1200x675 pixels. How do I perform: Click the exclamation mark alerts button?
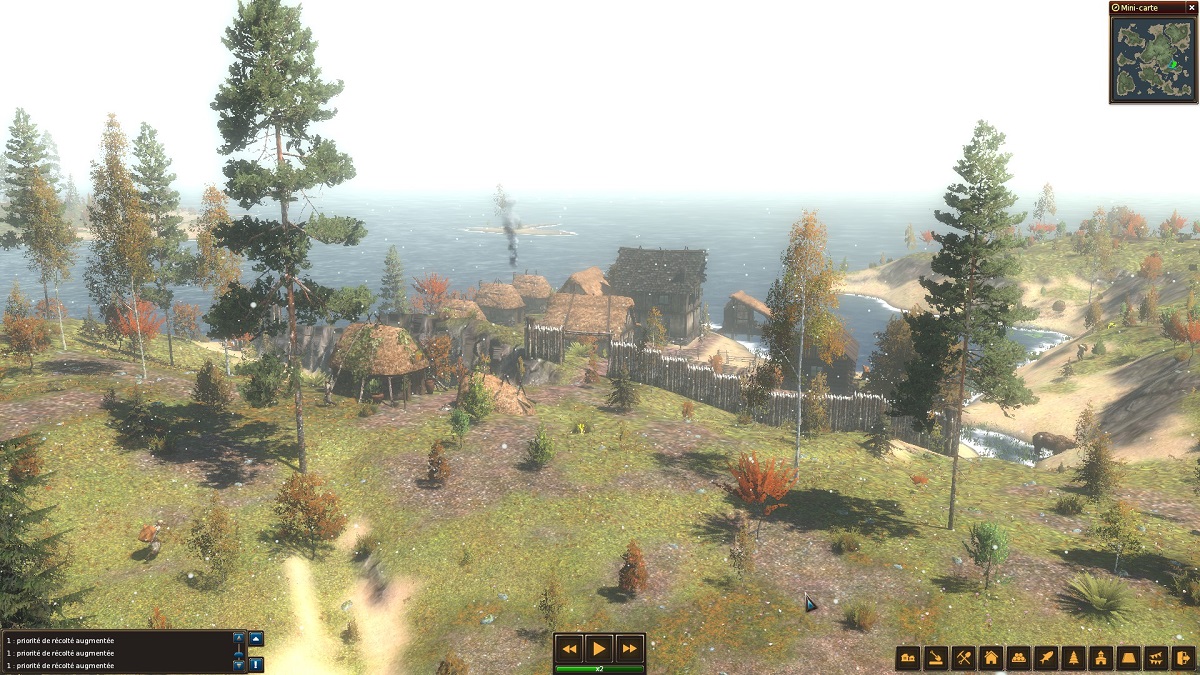(256, 664)
